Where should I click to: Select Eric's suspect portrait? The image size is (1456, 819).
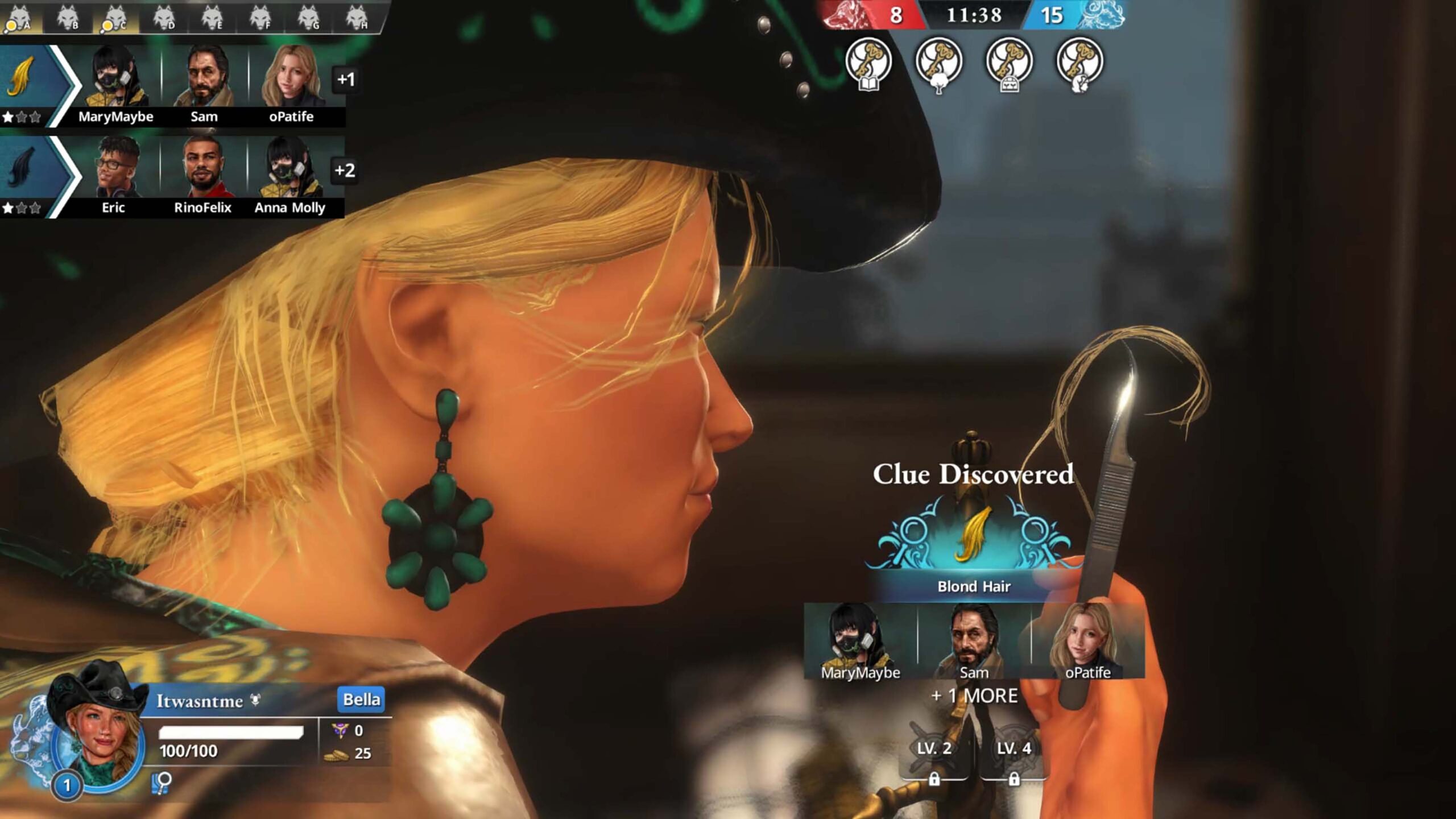coord(114,168)
